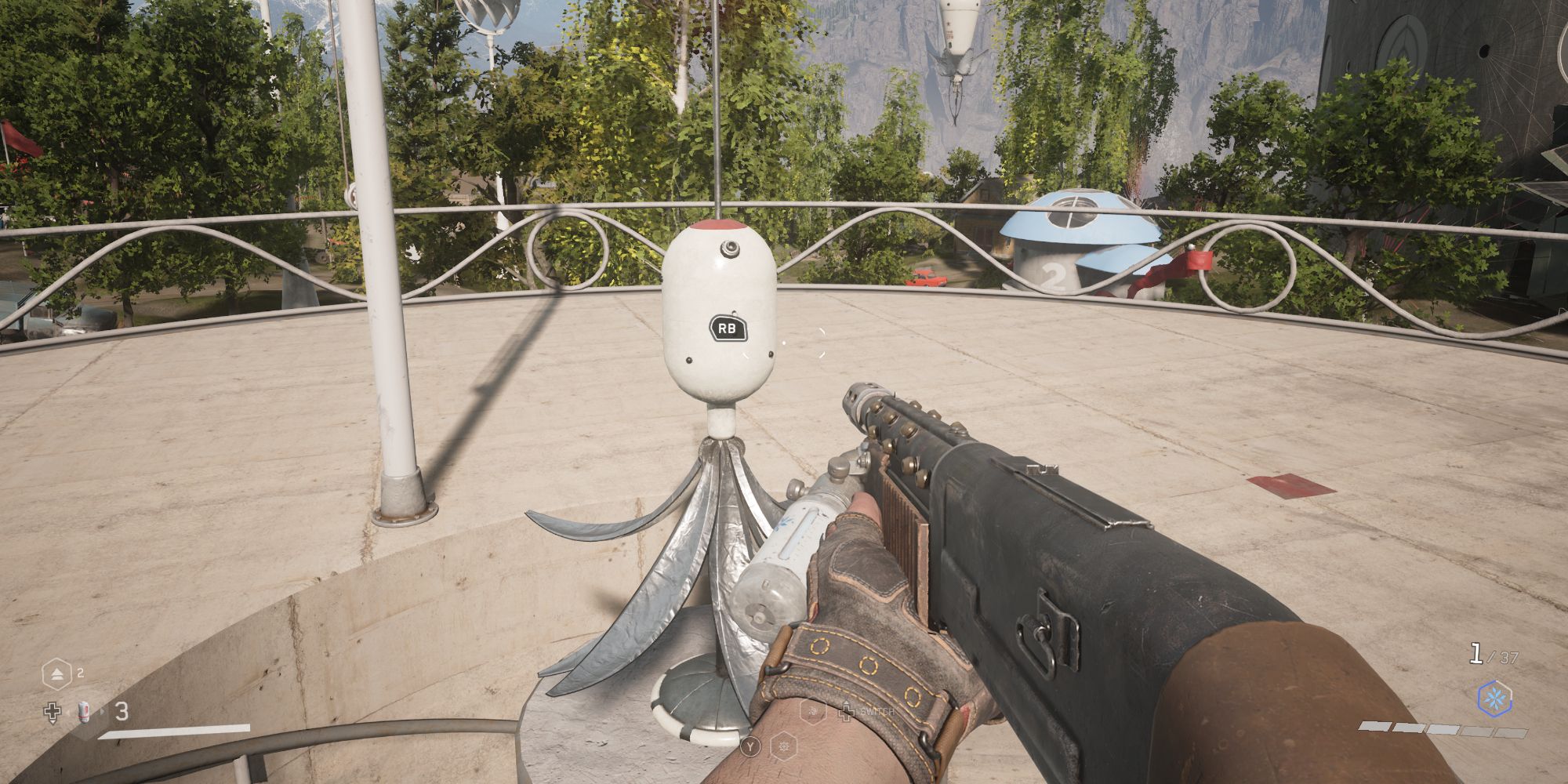
Task: Click the small up arrow above the SWITCH cross
Action: pos(846,702)
